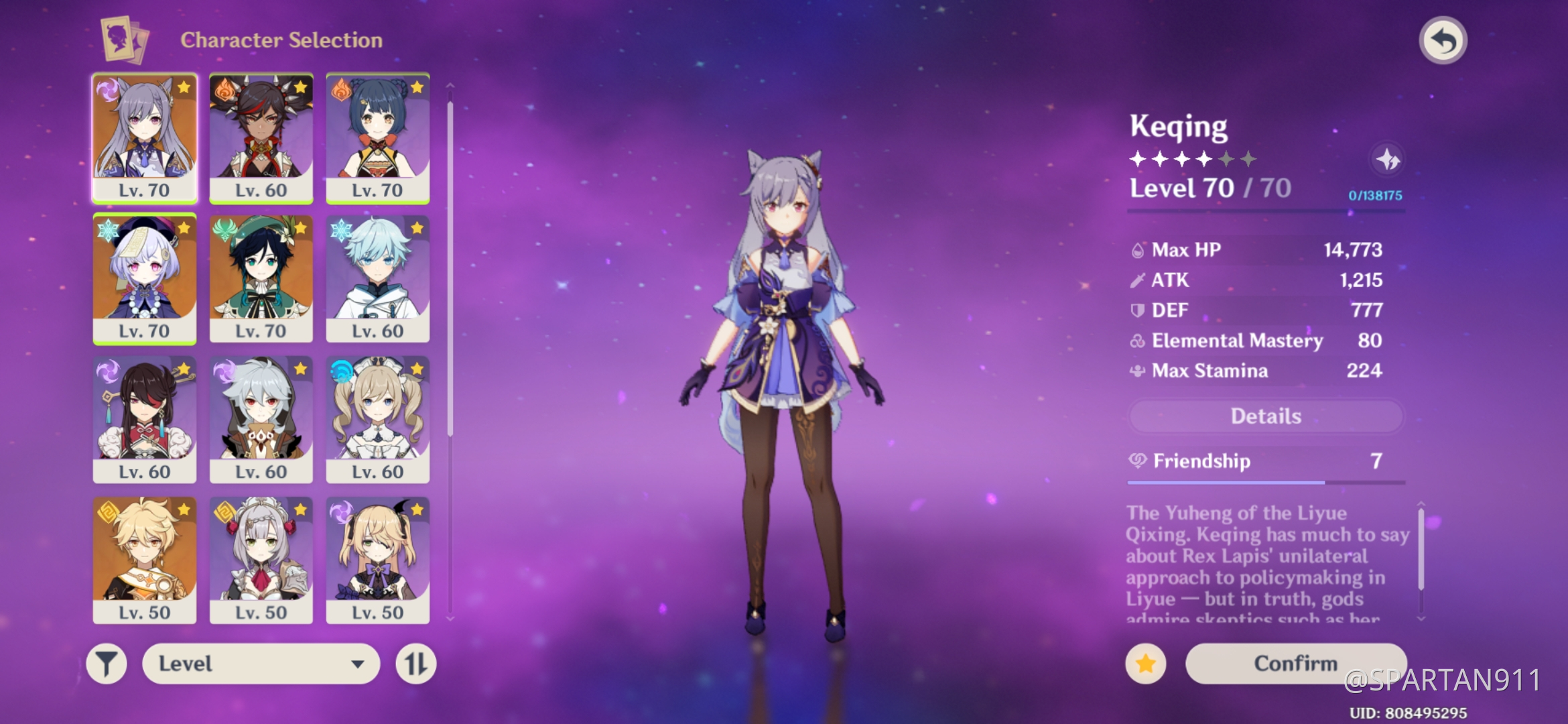
Task: Select Fischl's character portrait
Action: point(378,560)
